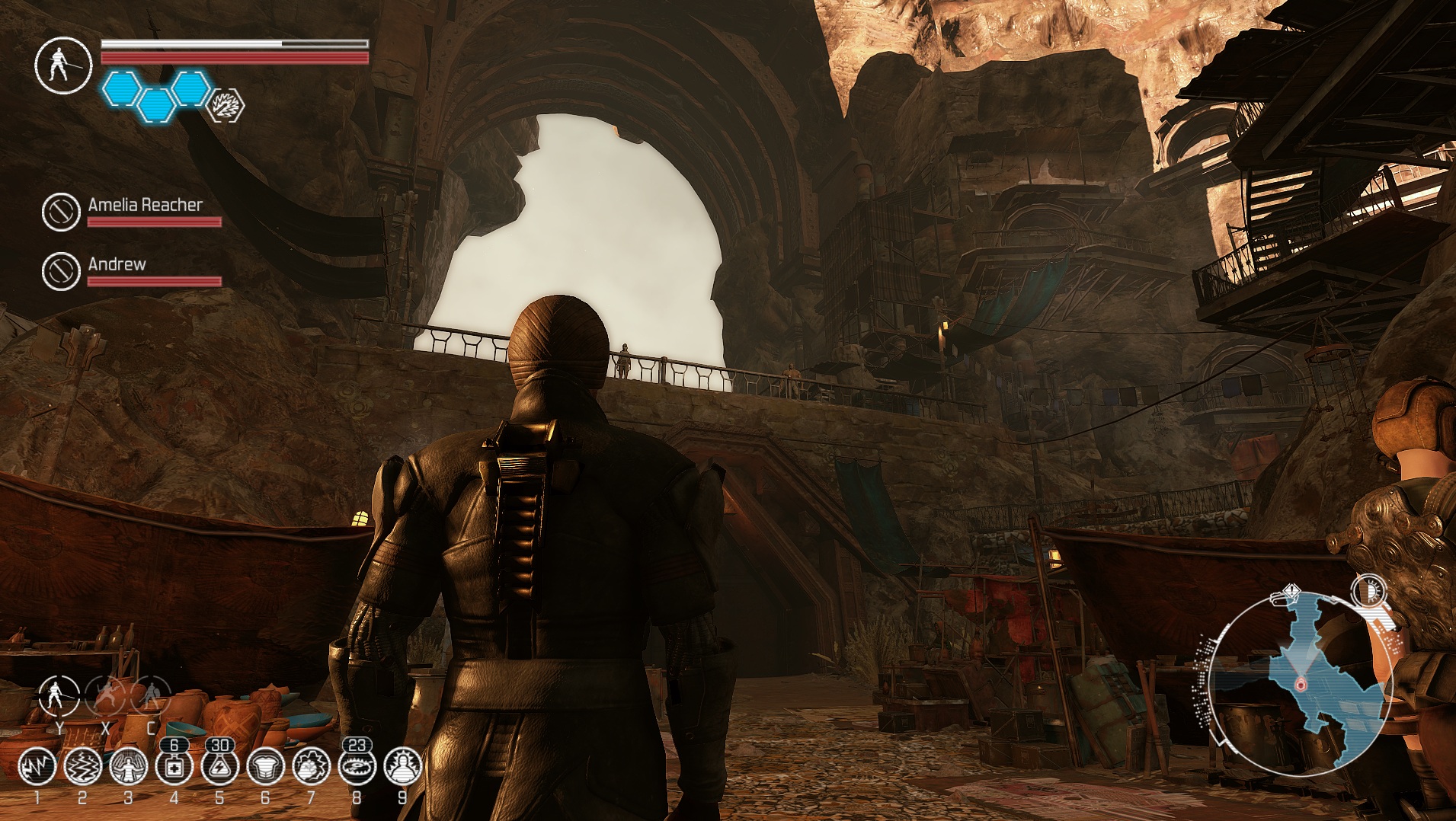Screen dimensions: 1456x821
Task: Select companion Amelia Reacher's portrait icon
Action: pos(61,211)
